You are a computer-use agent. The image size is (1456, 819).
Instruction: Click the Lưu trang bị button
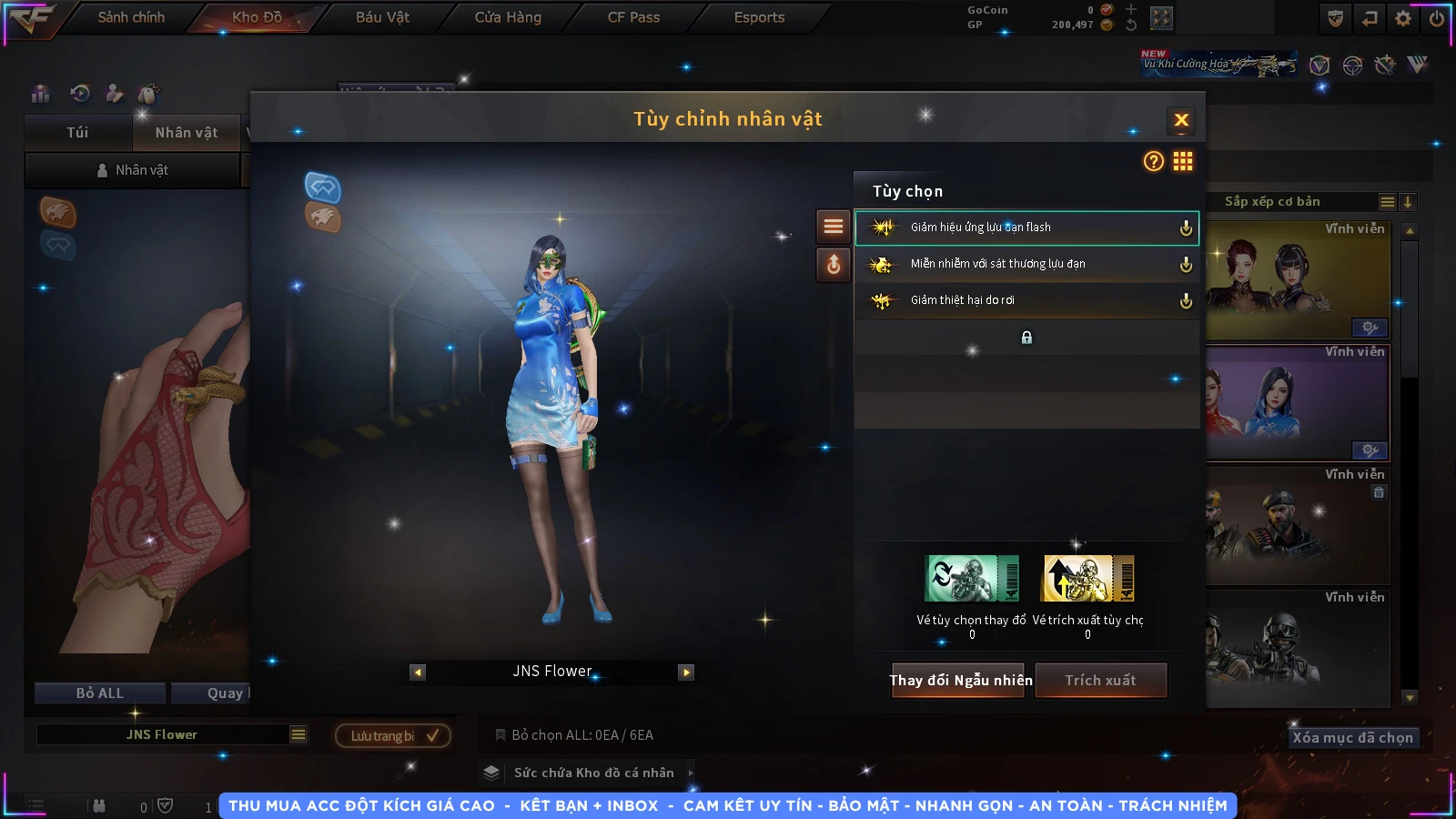[393, 735]
